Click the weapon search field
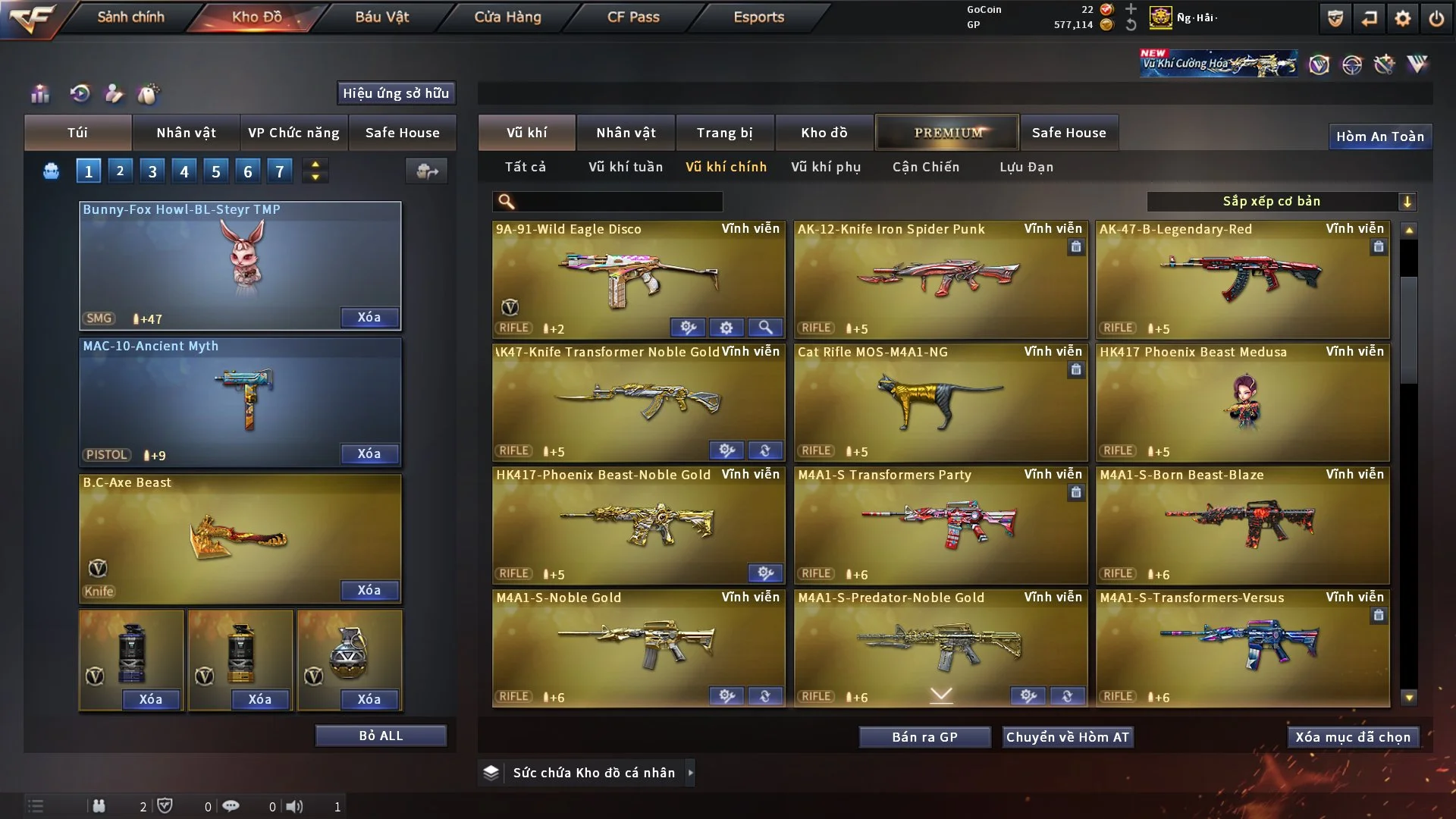Image resolution: width=1456 pixels, height=819 pixels. pyautogui.click(x=618, y=201)
